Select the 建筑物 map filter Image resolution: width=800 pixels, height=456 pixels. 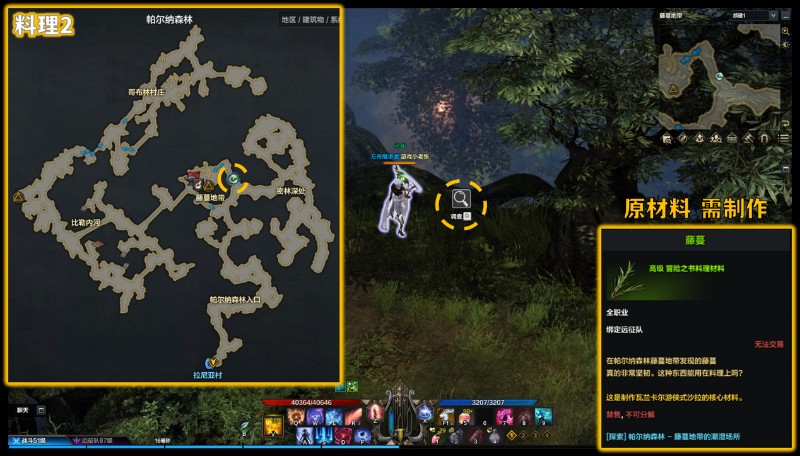coord(312,19)
